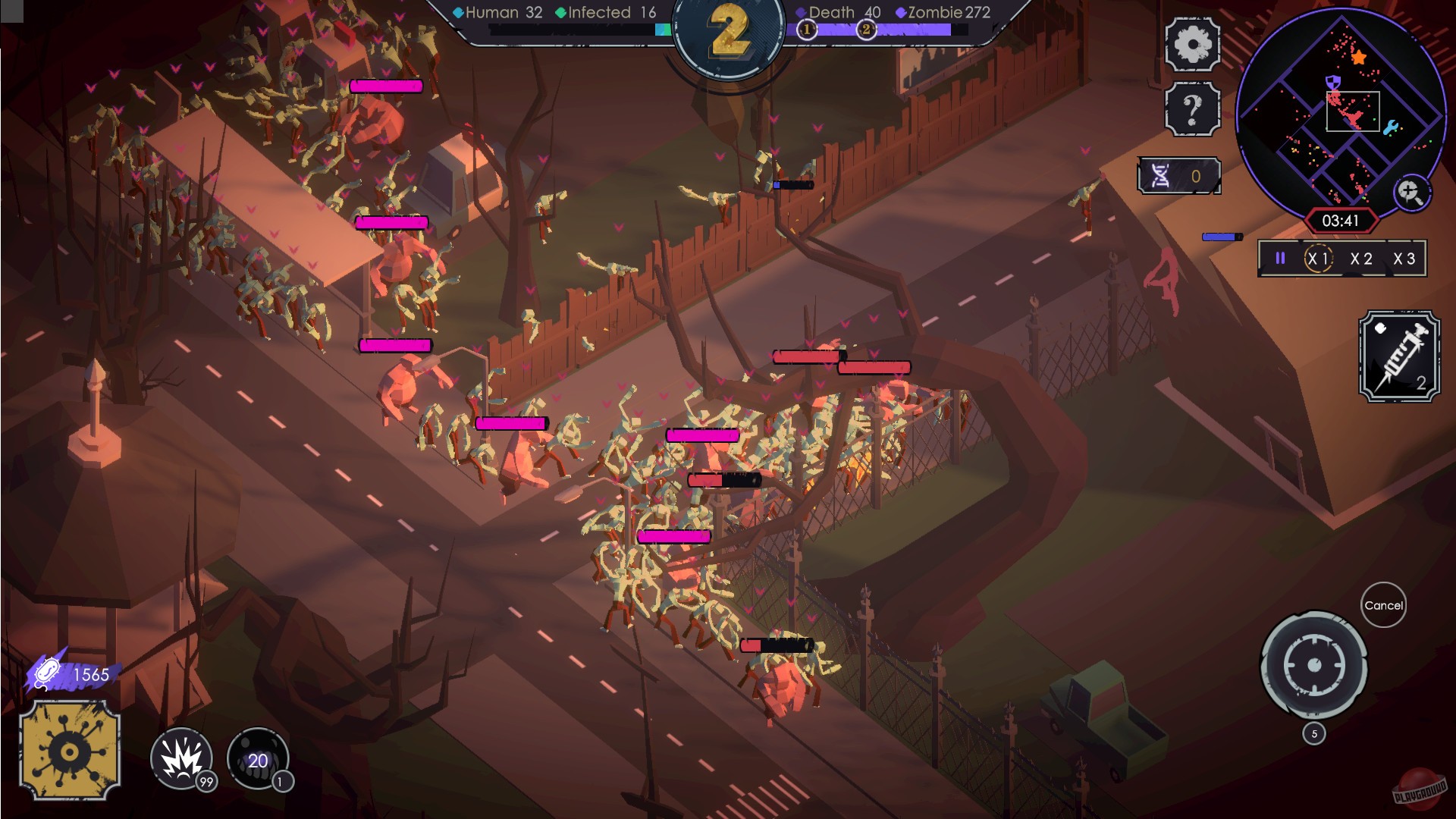Switch to X3 game speed

coord(1404,259)
